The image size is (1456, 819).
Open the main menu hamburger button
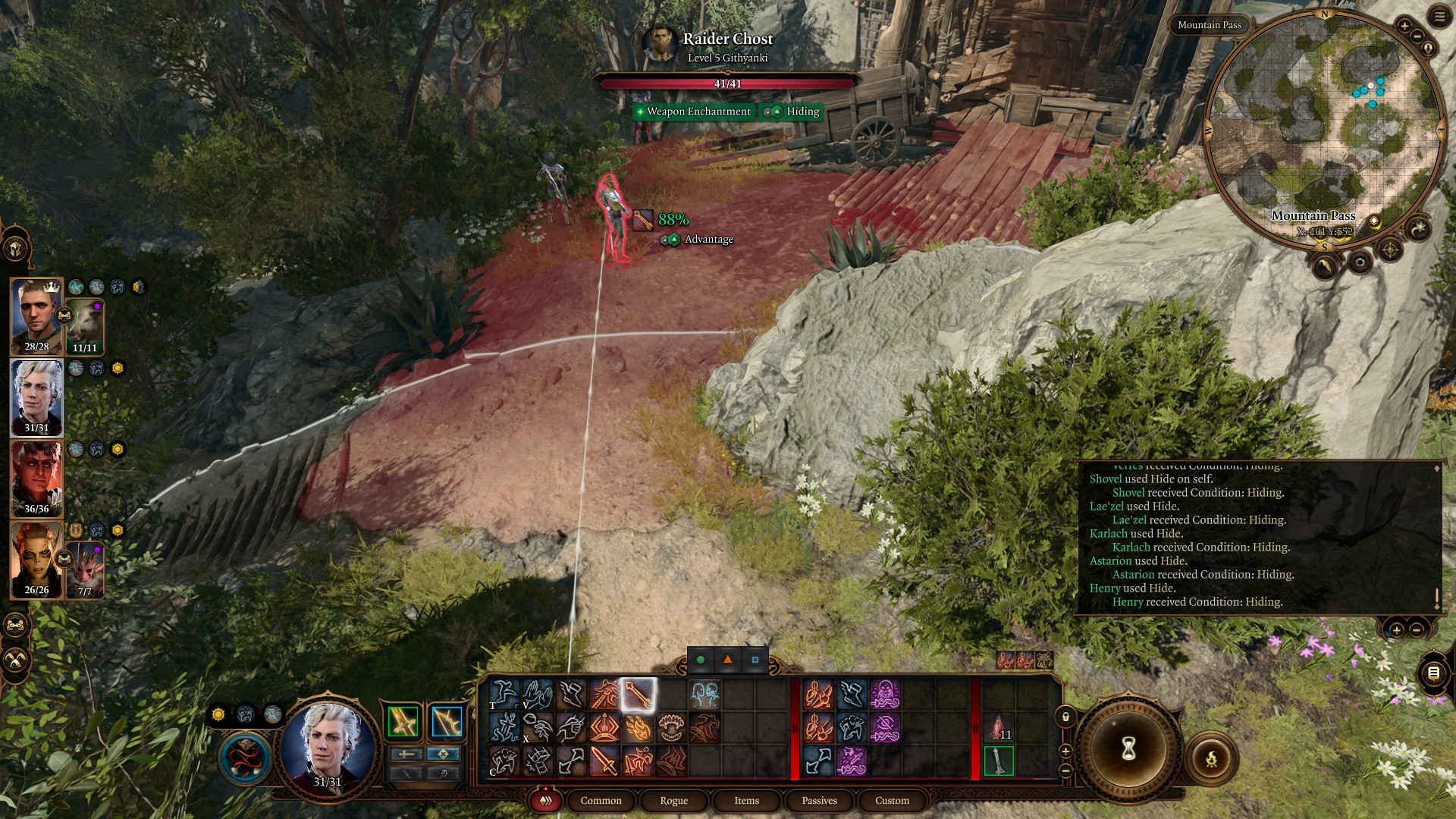[x=1439, y=17]
